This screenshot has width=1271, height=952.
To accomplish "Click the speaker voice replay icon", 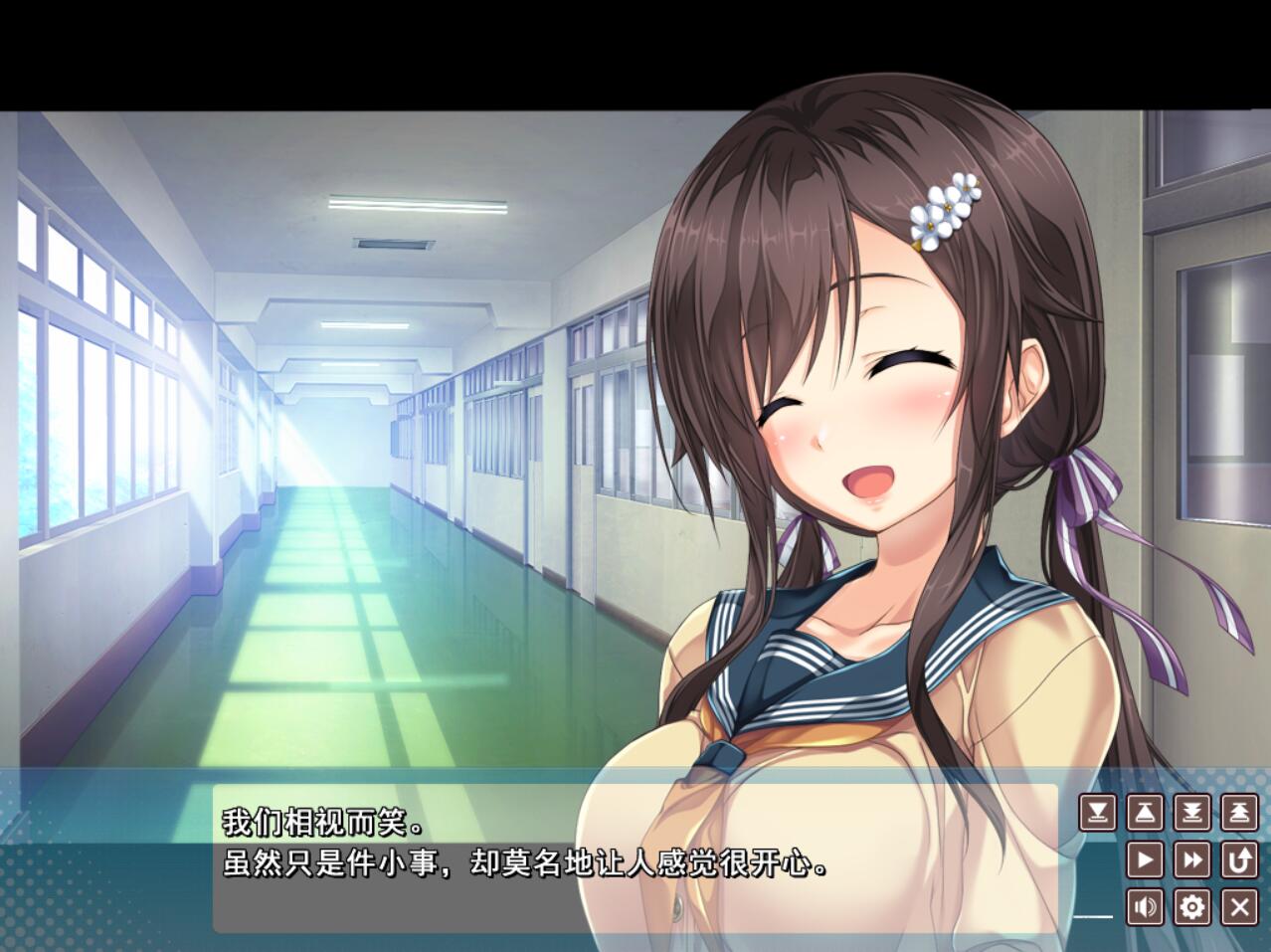I will (1145, 906).
